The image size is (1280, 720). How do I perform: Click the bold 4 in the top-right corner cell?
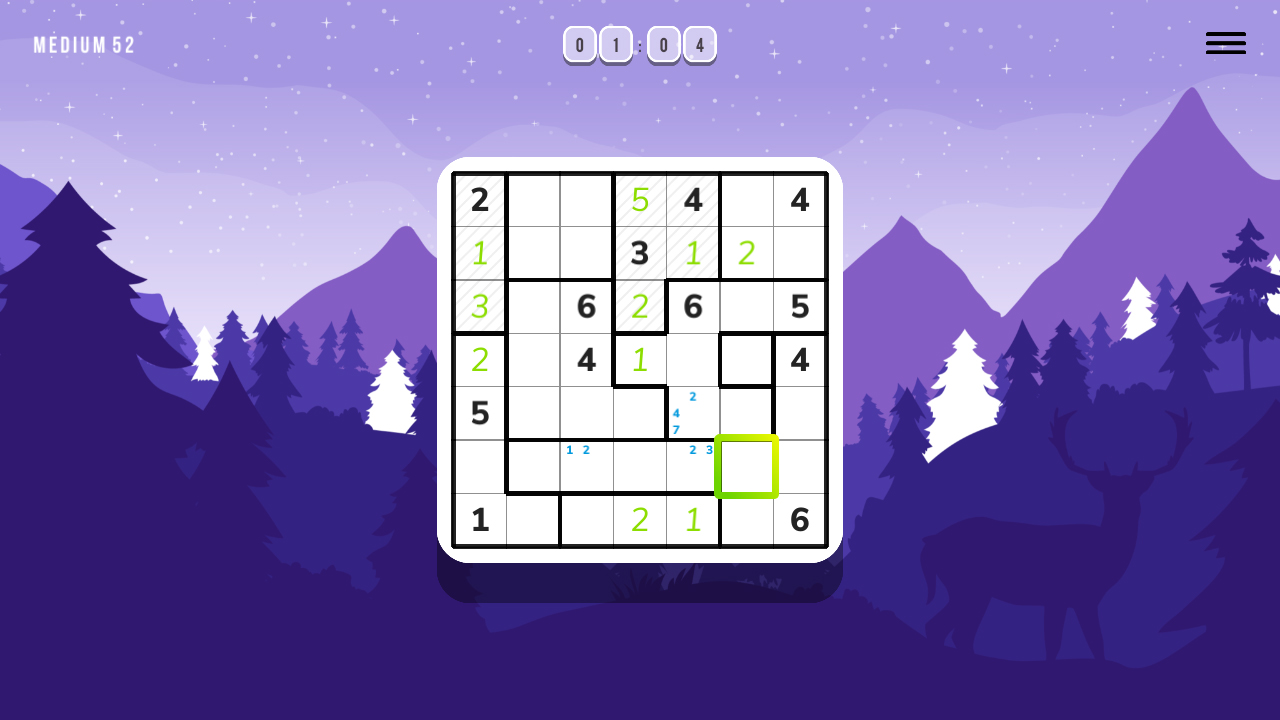click(x=800, y=200)
